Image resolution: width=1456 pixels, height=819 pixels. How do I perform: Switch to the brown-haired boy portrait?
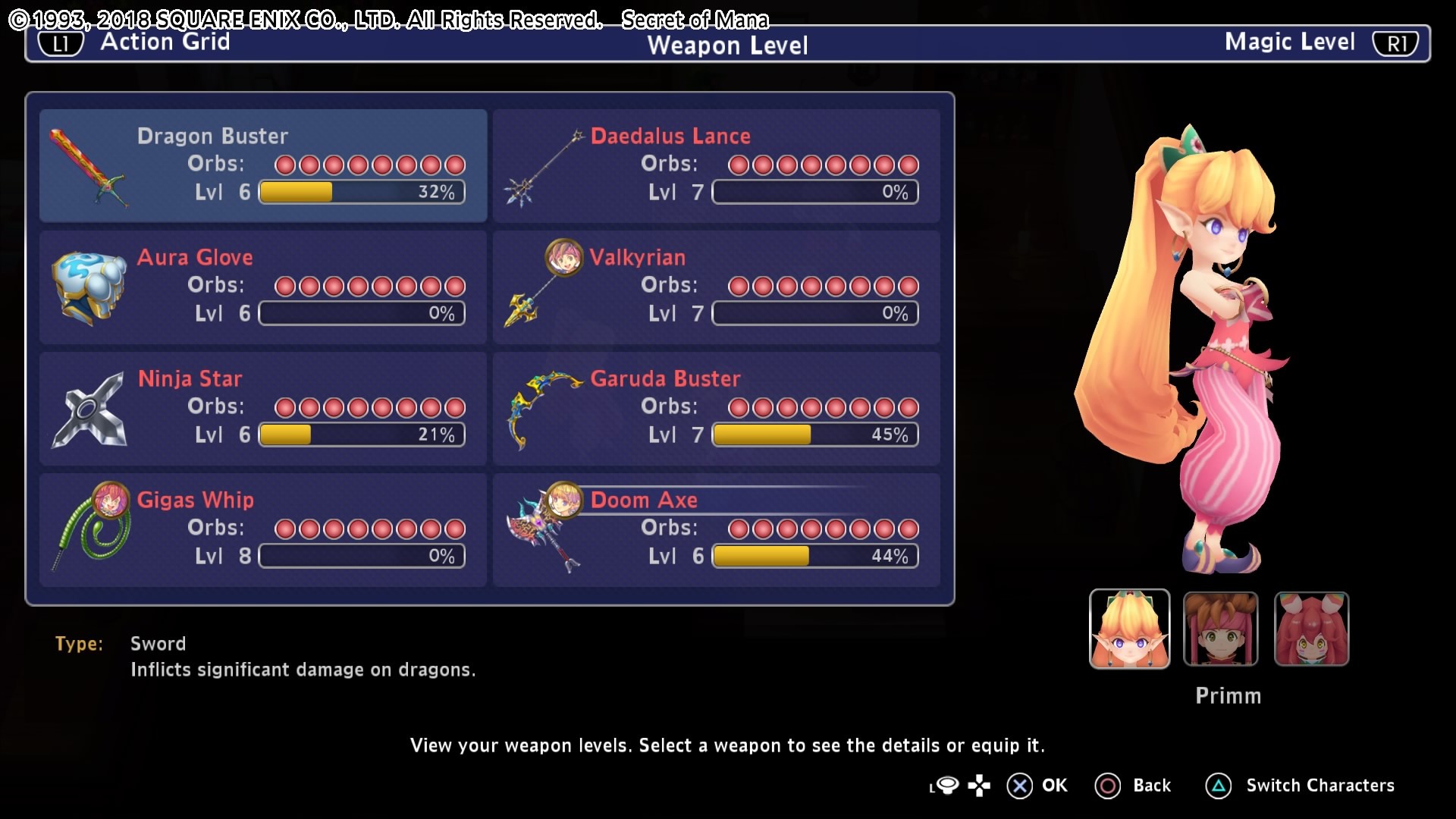point(1220,629)
